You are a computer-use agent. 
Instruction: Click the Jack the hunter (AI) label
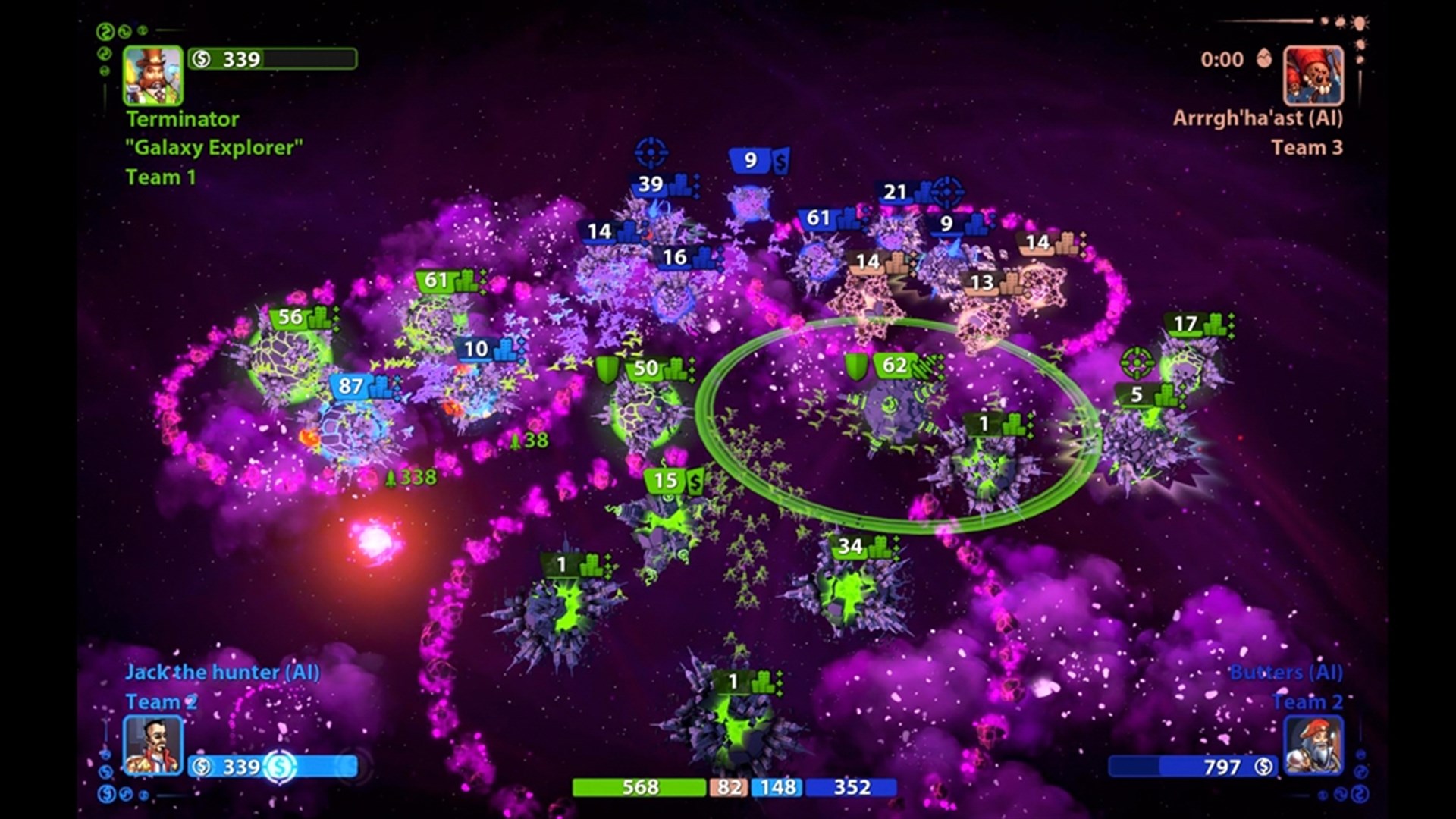coord(221,671)
